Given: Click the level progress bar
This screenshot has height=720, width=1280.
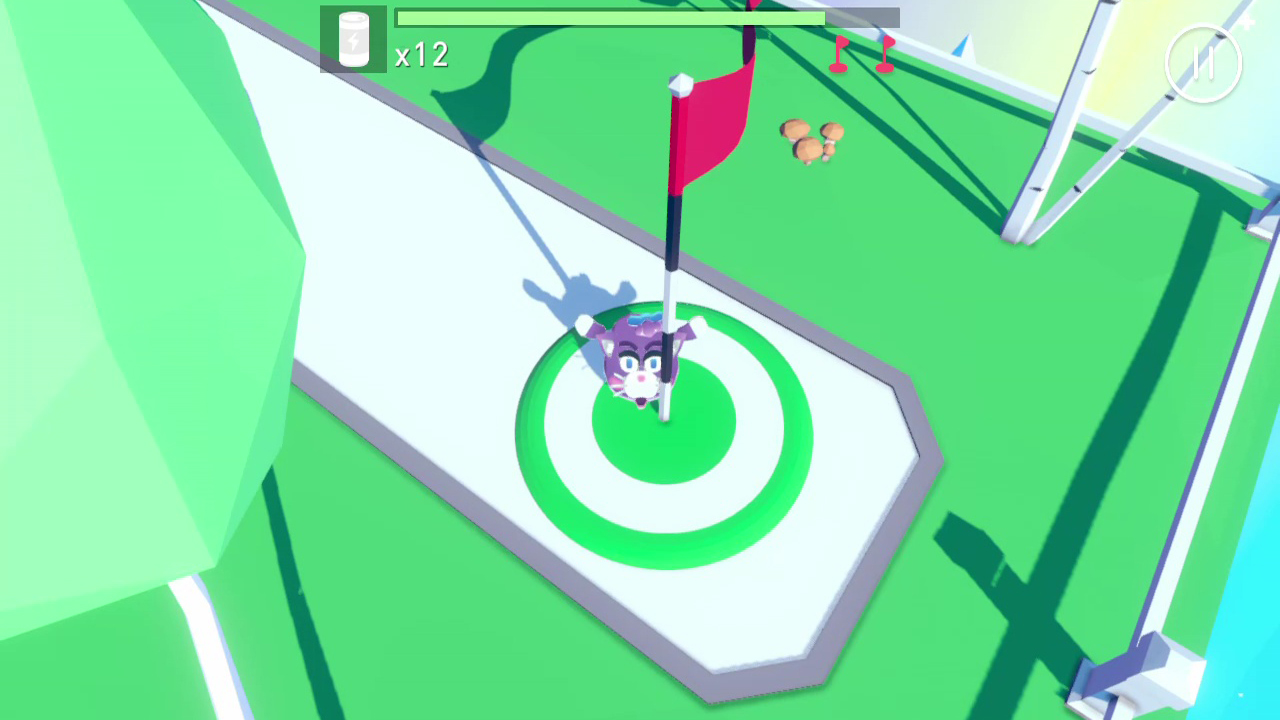Looking at the screenshot, I should click(x=648, y=17).
